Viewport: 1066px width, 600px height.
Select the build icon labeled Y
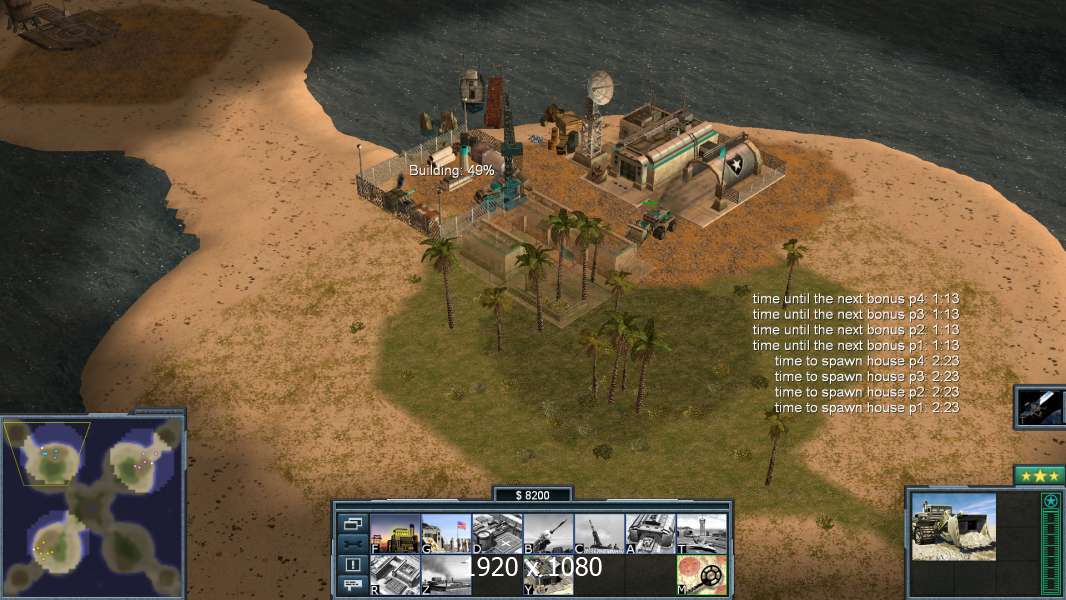coord(548,575)
